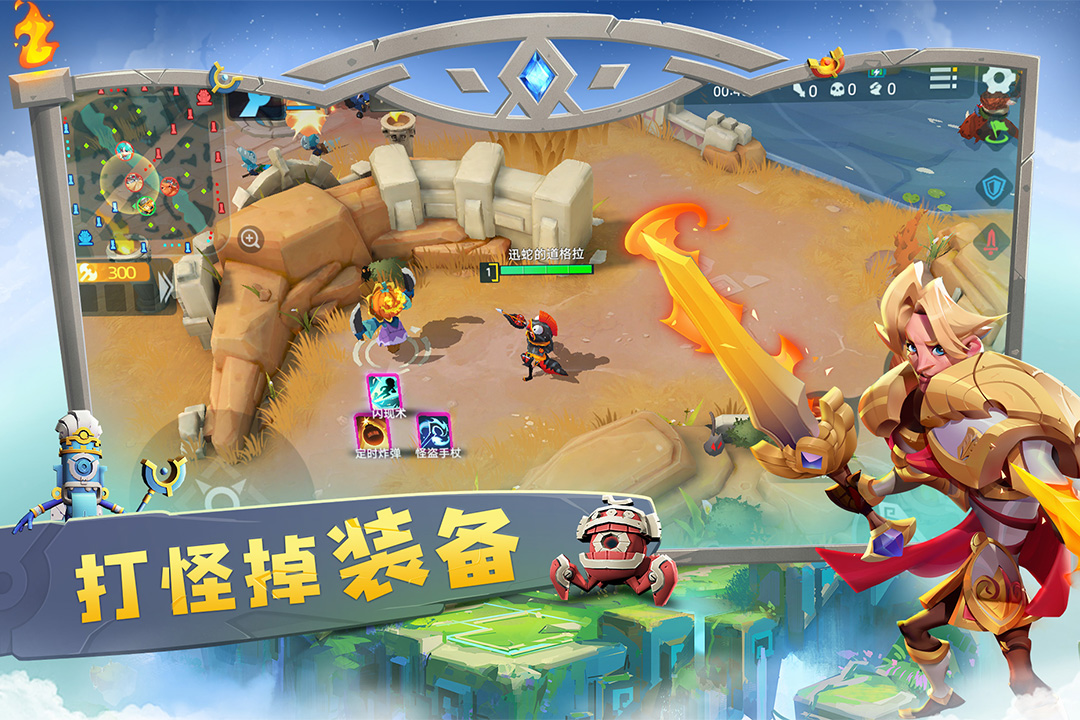Send the red sword attack signal

(x=991, y=241)
